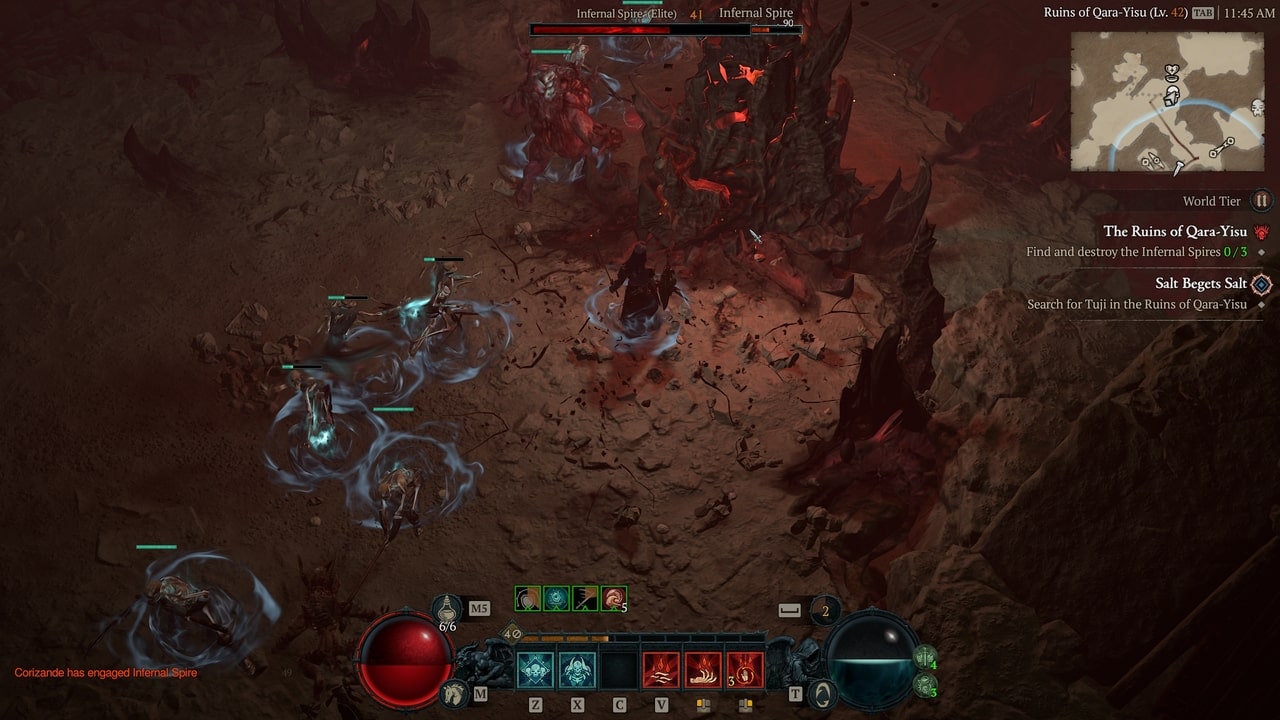Toggle the buff icon showing 5 stacks
Image resolution: width=1280 pixels, height=720 pixels.
pyautogui.click(x=612, y=599)
